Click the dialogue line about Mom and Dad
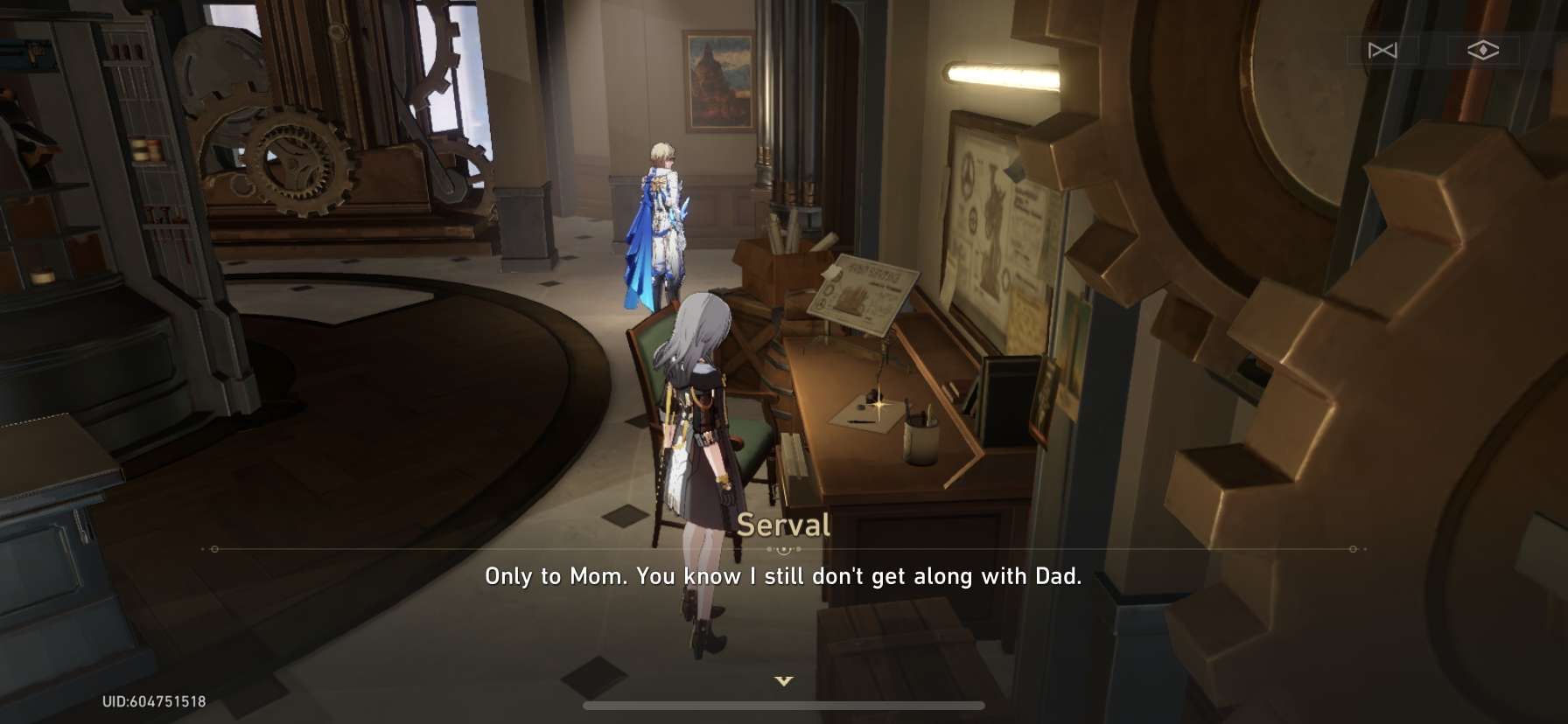 click(x=784, y=576)
